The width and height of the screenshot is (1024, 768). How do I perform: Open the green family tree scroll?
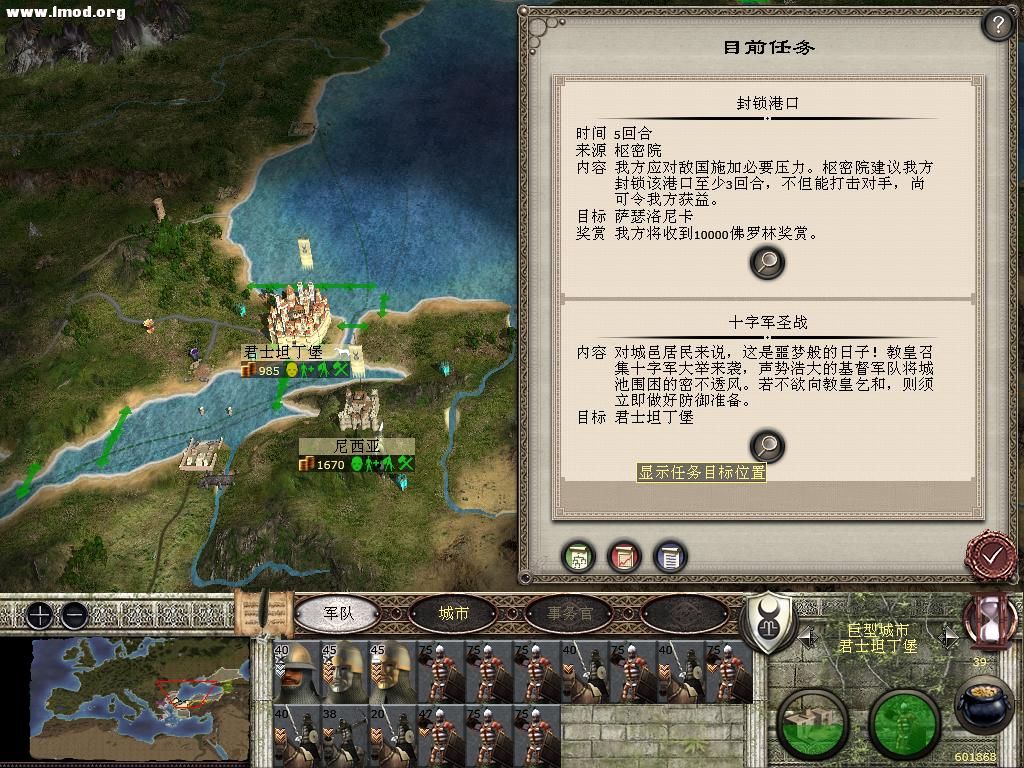pos(579,556)
